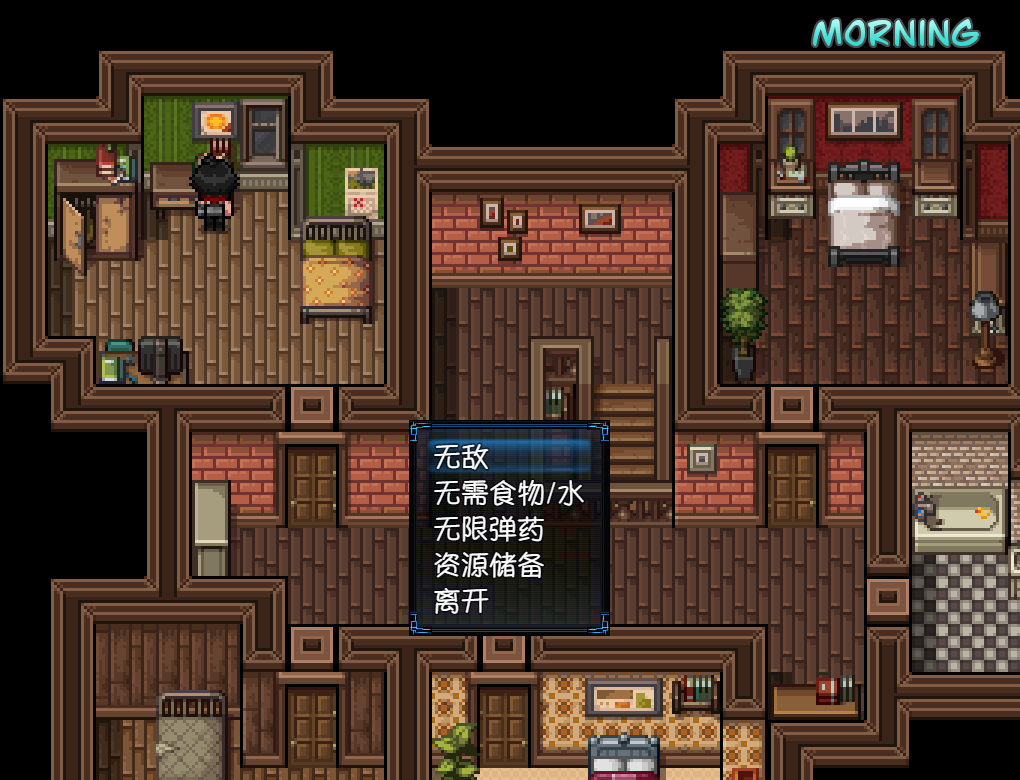Open the 资源储备 menu entry
This screenshot has height=780, width=1020.
(x=489, y=565)
